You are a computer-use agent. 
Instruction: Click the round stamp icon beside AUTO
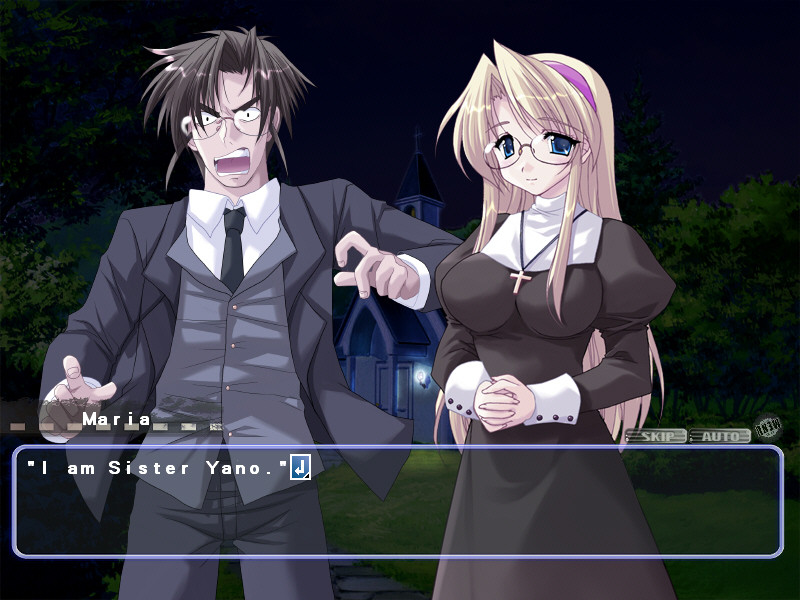[767, 429]
